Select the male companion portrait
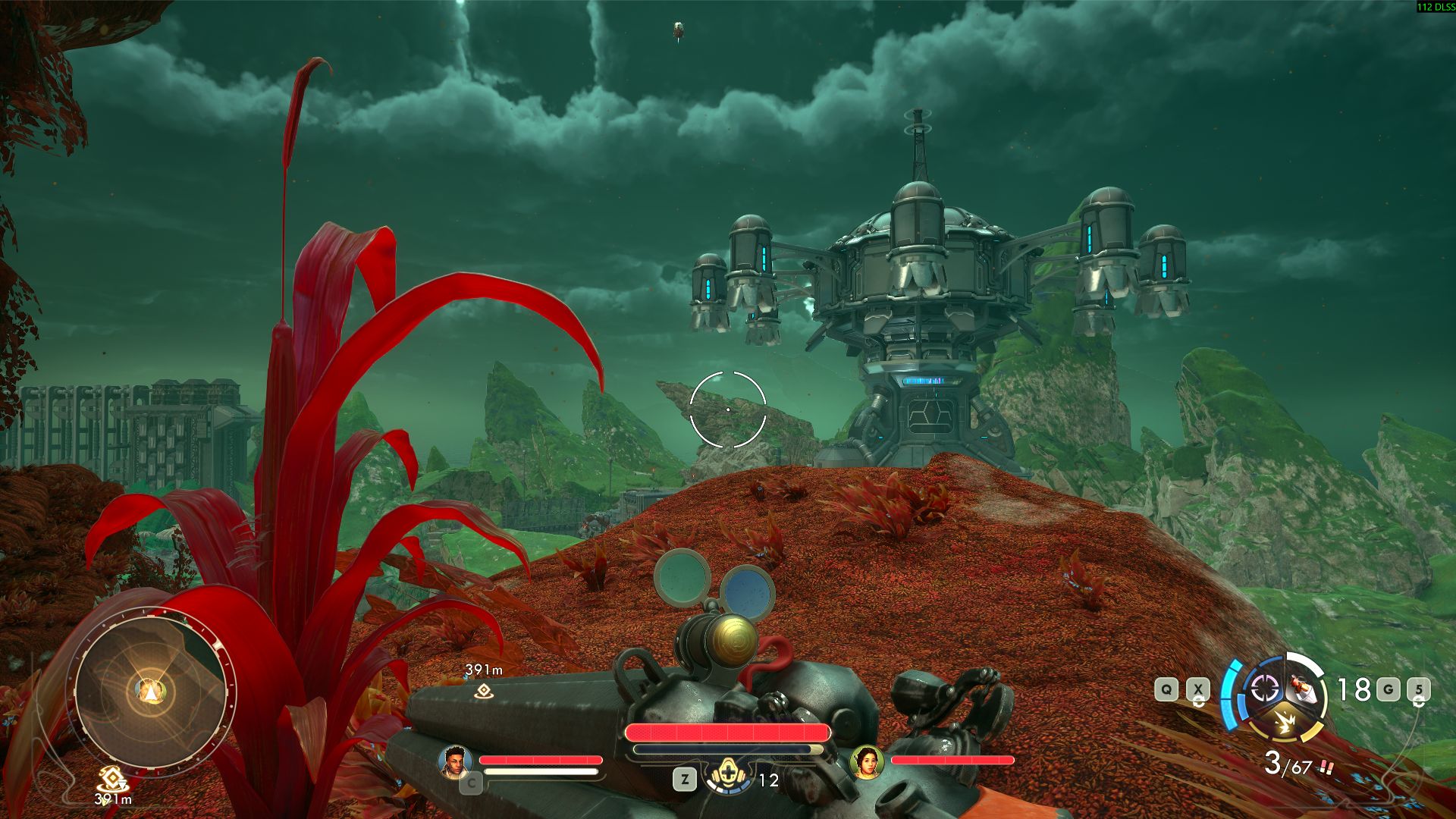This screenshot has width=1456, height=819. tap(455, 761)
